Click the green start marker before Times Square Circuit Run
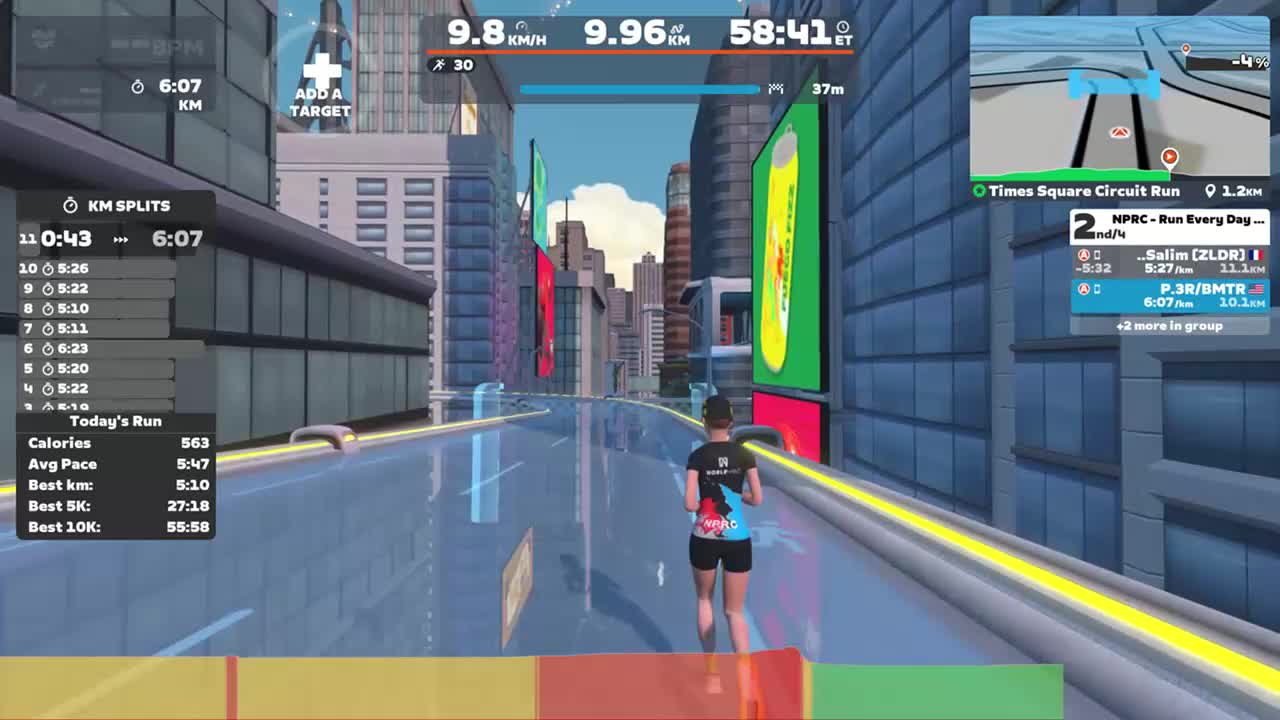Viewport: 1280px width, 720px height. (x=981, y=191)
